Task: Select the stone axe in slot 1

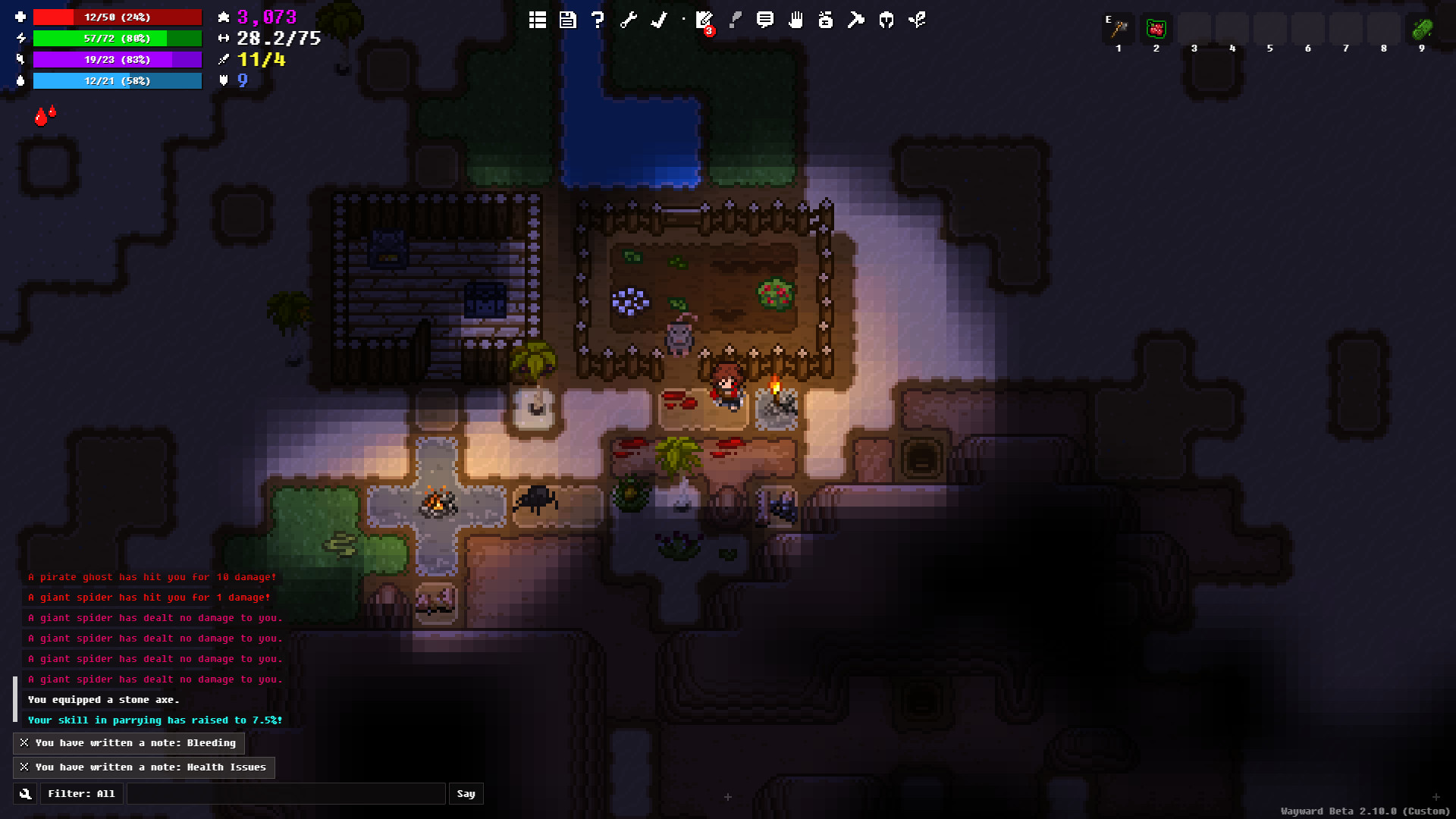Action: 1119,30
